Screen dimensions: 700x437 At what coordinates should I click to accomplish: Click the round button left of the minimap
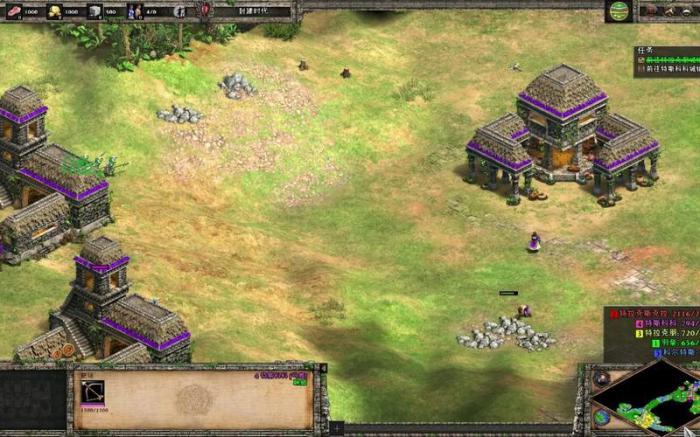point(602,380)
